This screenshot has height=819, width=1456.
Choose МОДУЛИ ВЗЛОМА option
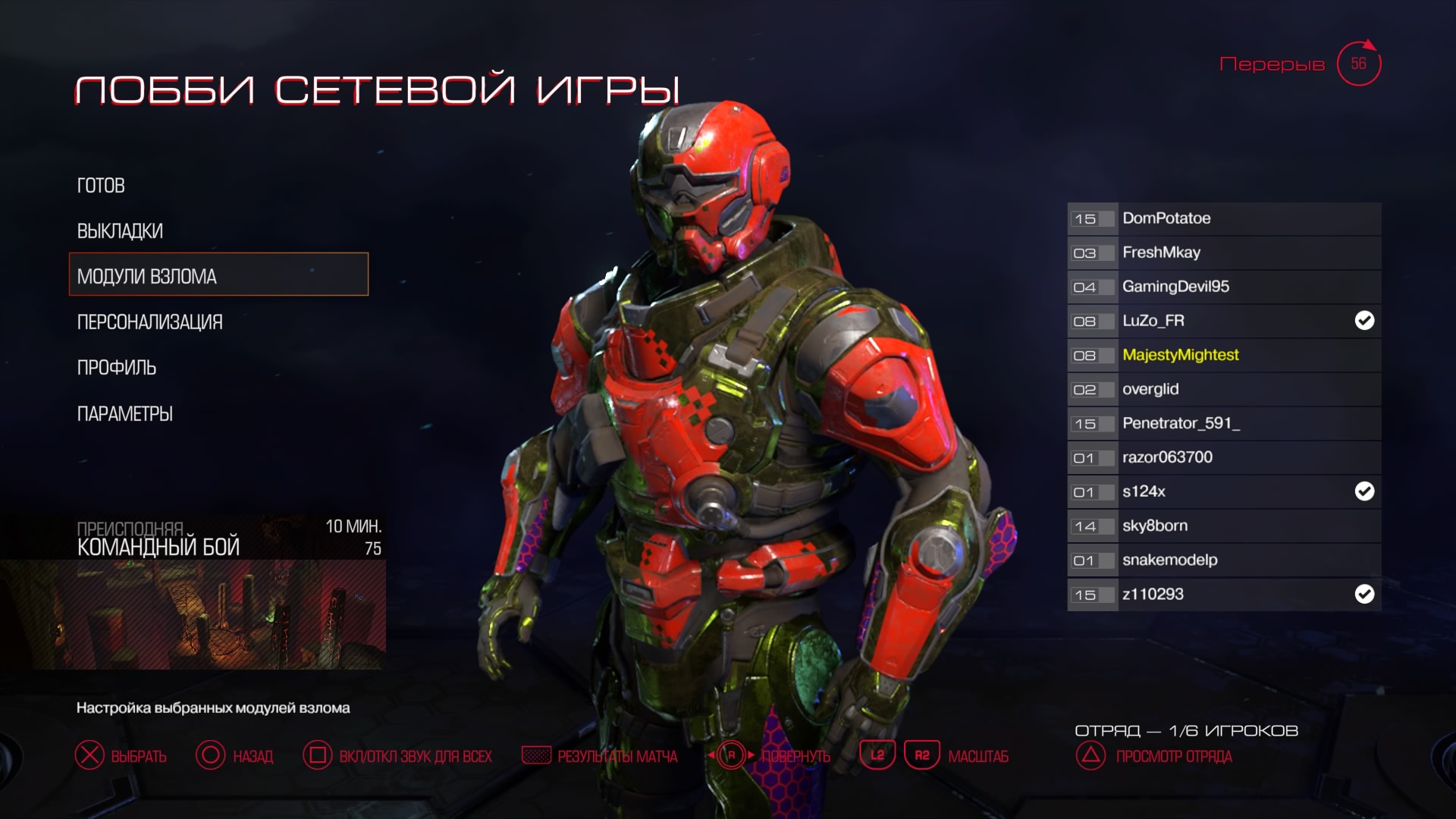coord(218,275)
